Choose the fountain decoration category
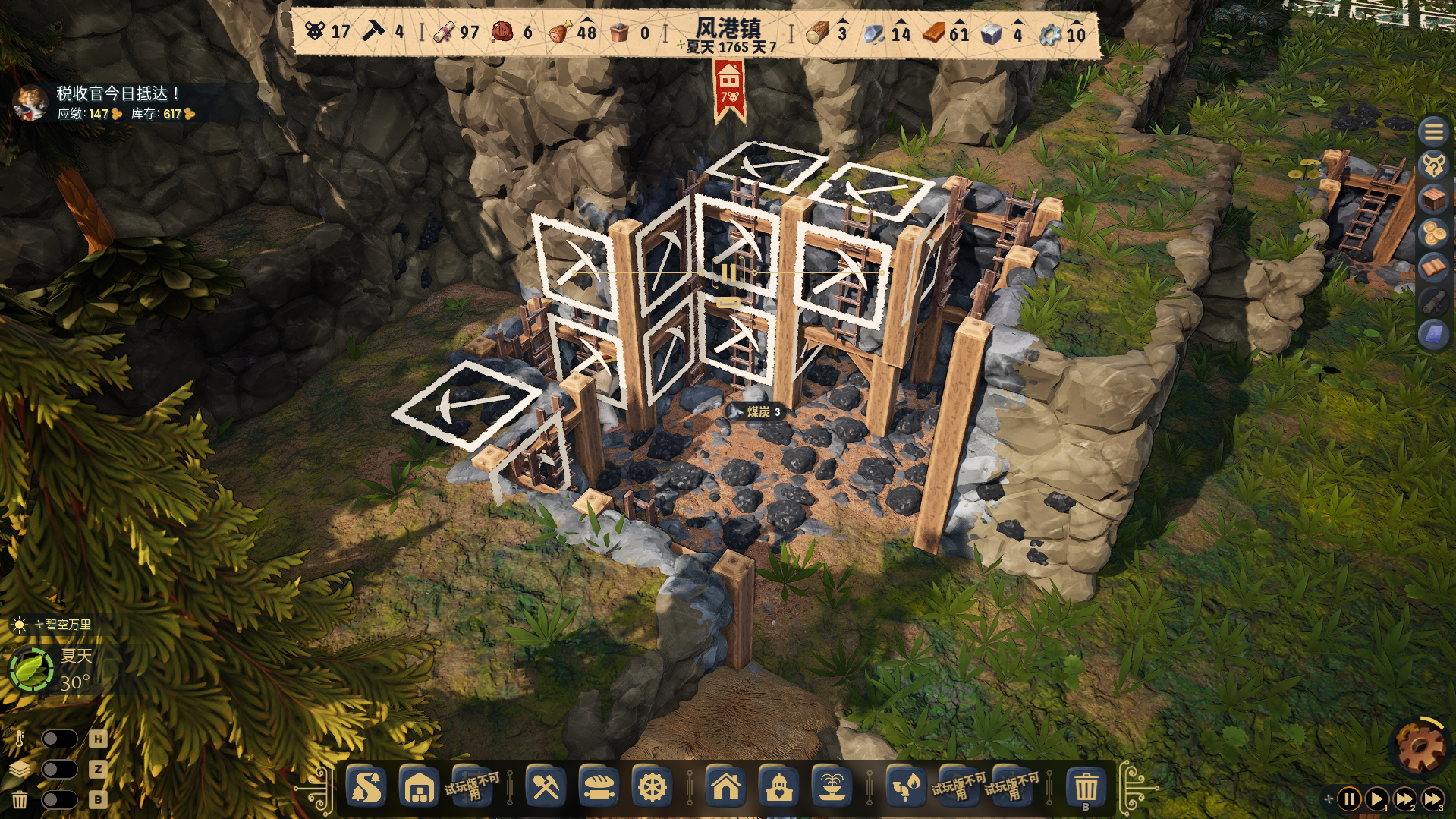1456x819 pixels. click(832, 787)
